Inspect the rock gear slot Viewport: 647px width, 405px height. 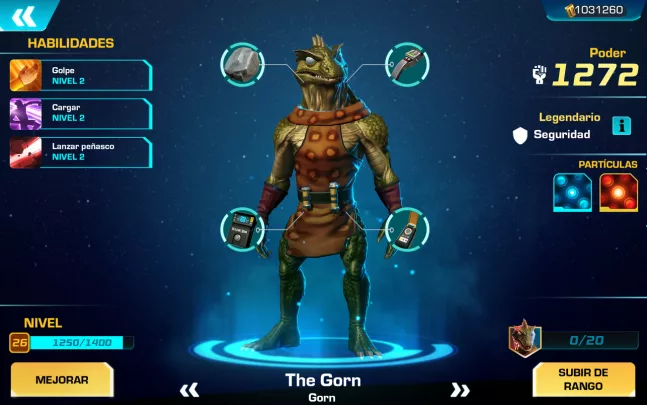coord(242,64)
